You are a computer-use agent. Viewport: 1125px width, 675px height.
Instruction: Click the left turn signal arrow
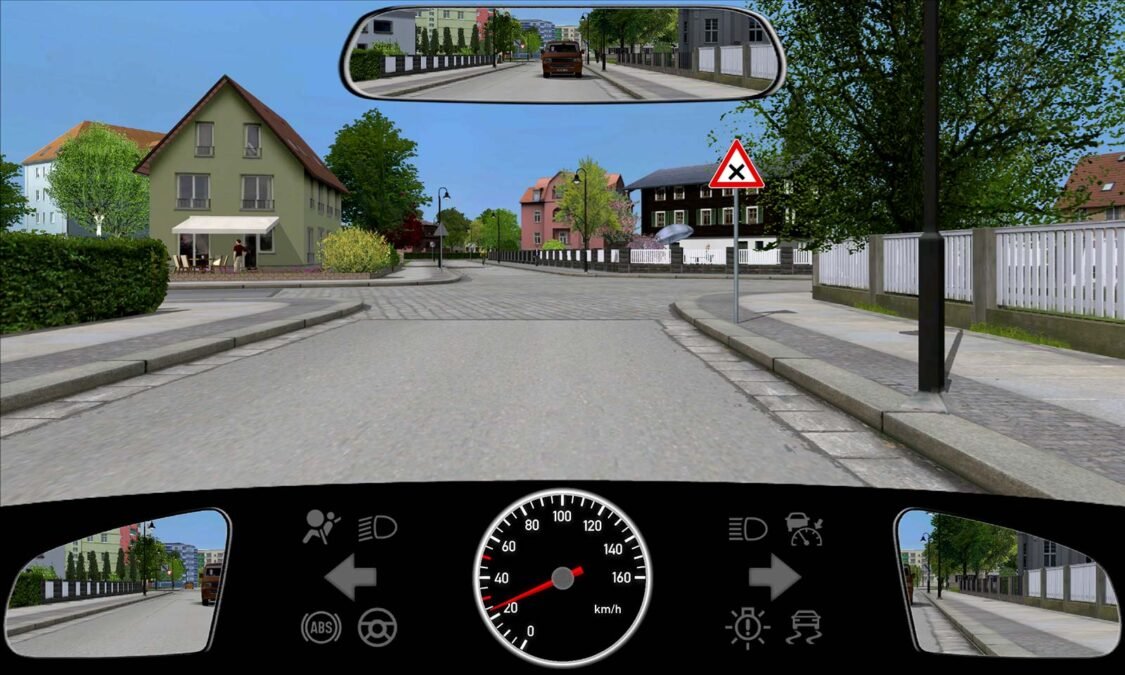(350, 577)
